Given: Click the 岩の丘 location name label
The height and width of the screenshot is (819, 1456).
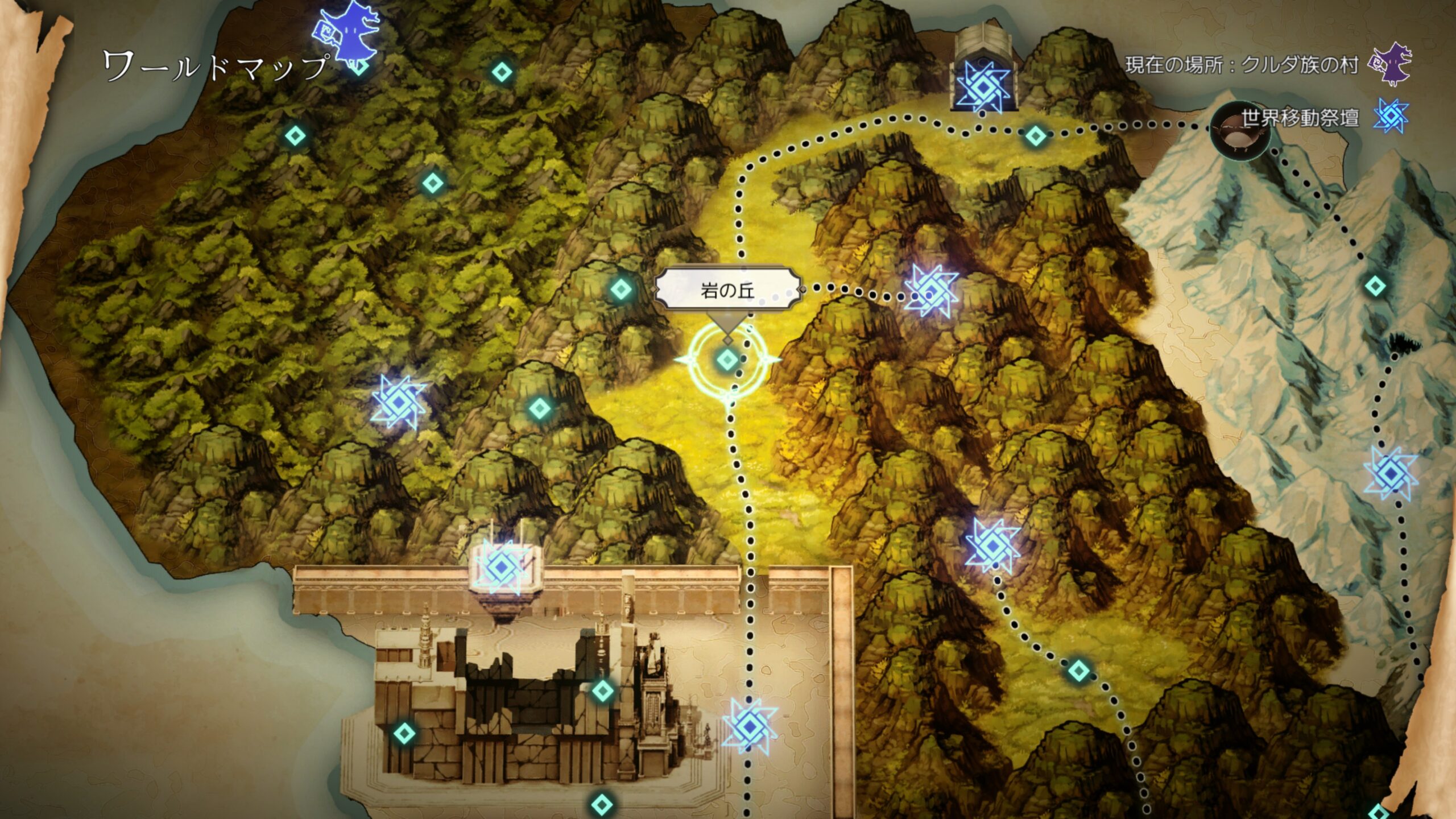Looking at the screenshot, I should (x=727, y=291).
